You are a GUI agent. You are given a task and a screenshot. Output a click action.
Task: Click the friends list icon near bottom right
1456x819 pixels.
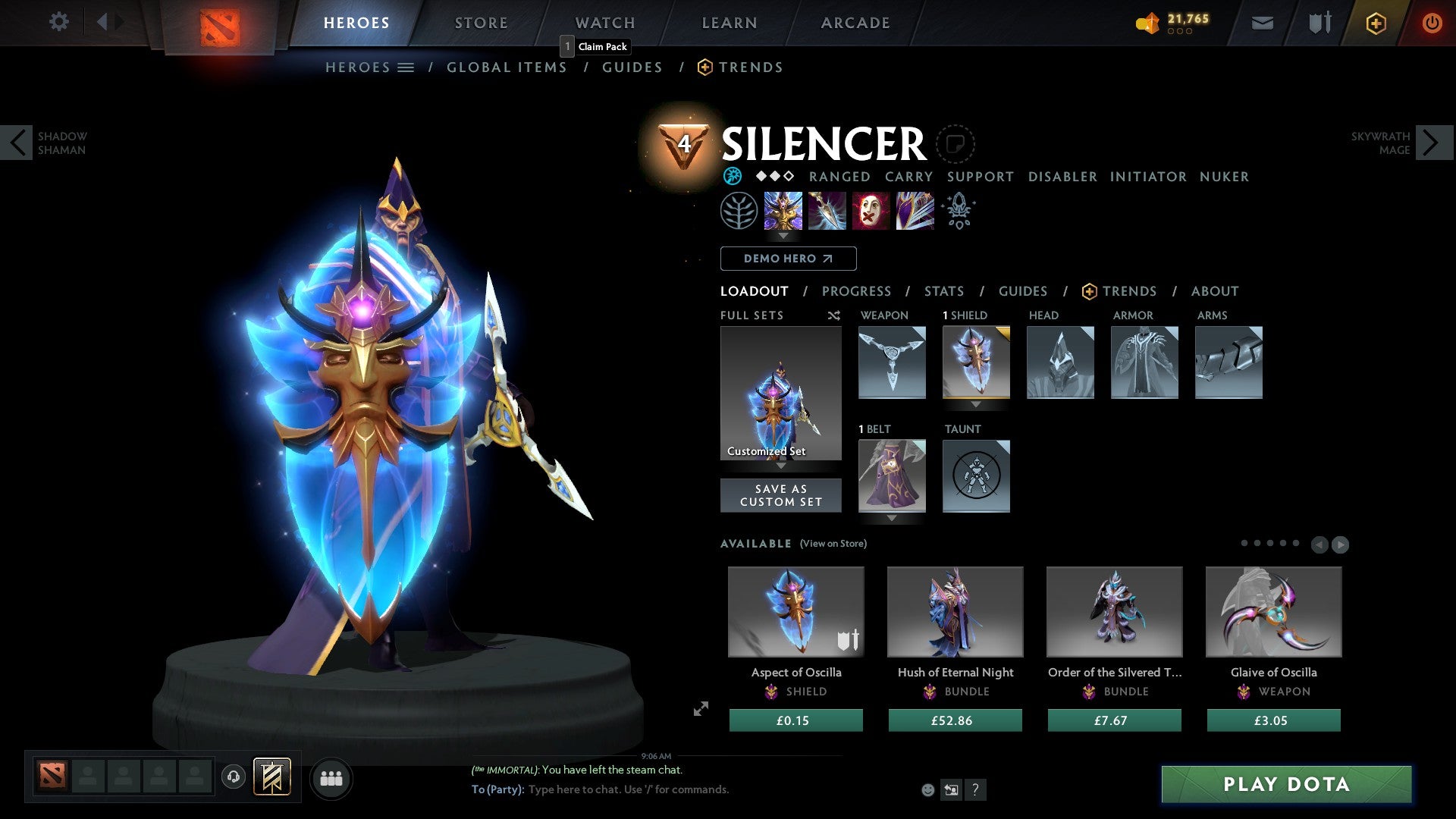pyautogui.click(x=331, y=777)
